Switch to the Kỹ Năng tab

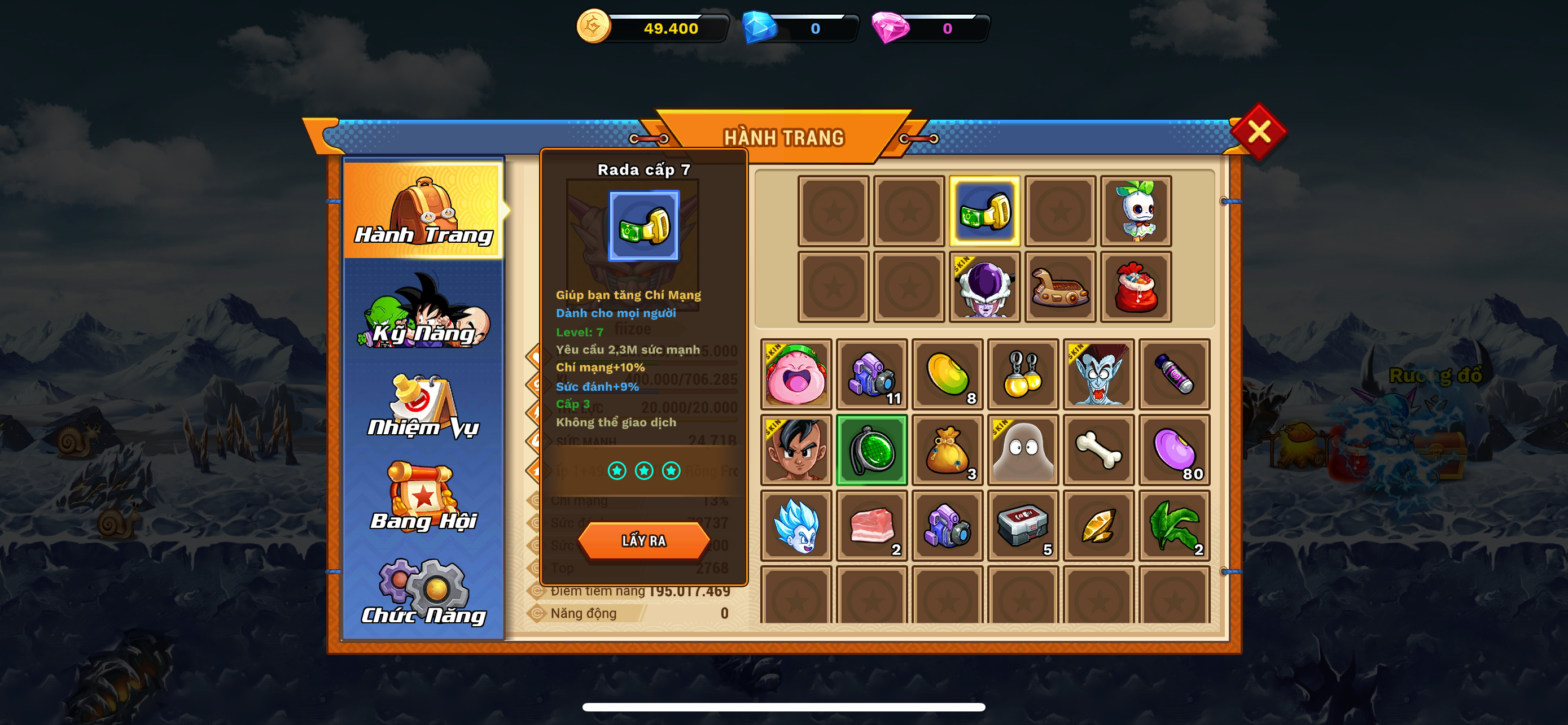click(x=424, y=312)
